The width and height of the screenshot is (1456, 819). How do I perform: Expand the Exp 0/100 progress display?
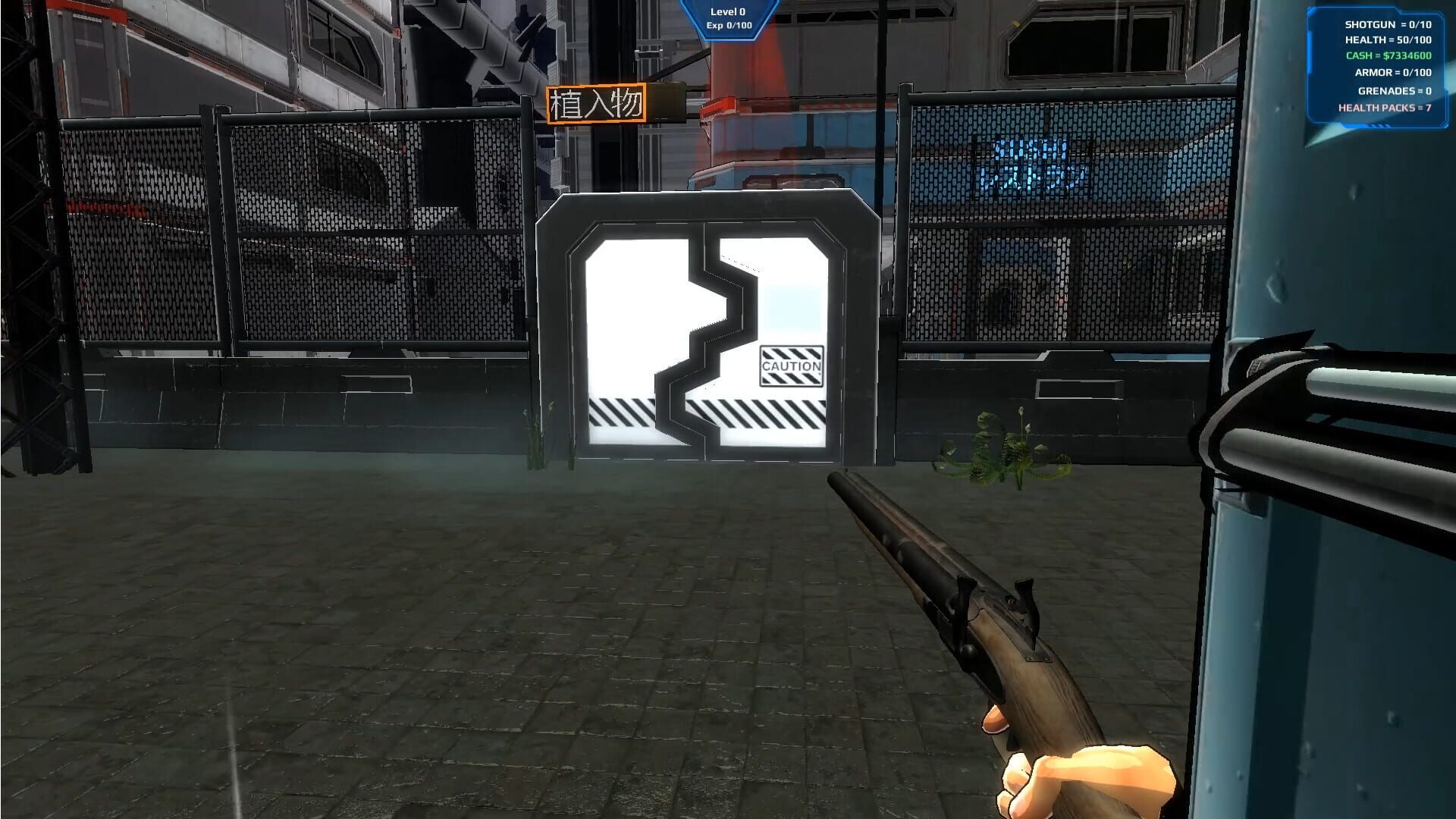[x=727, y=24]
